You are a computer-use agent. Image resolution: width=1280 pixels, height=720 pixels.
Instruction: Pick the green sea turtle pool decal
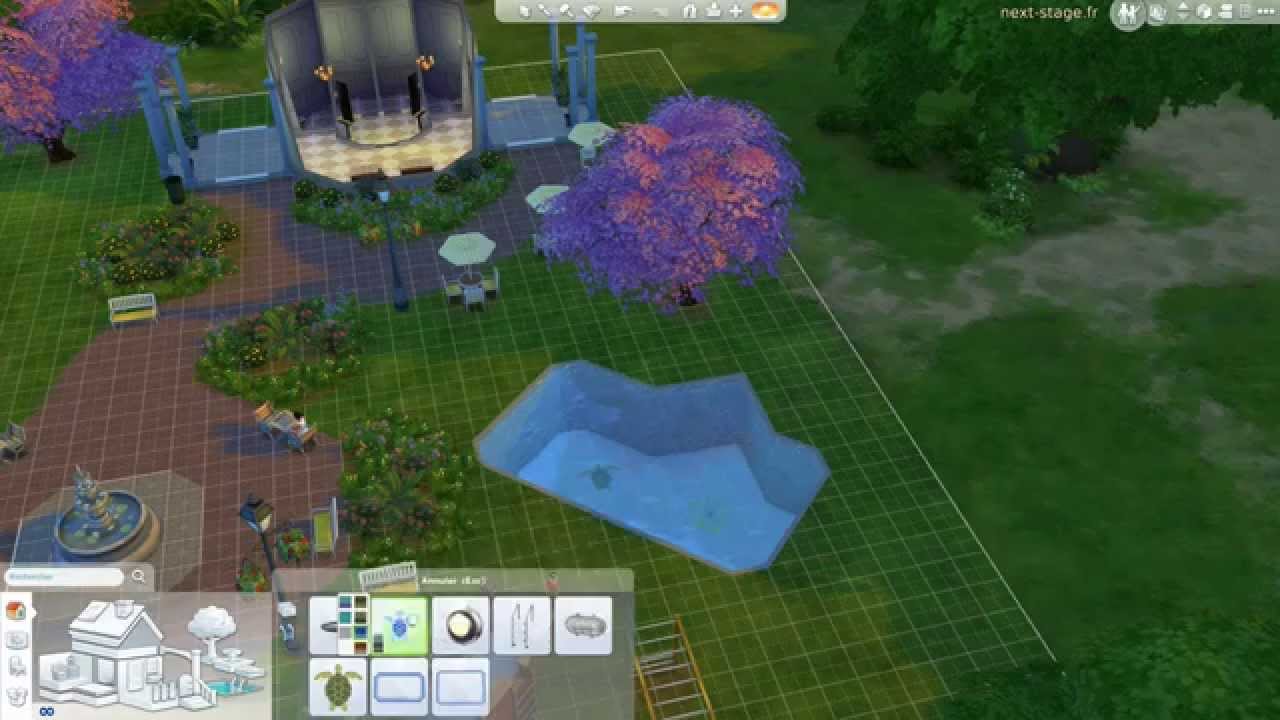338,687
